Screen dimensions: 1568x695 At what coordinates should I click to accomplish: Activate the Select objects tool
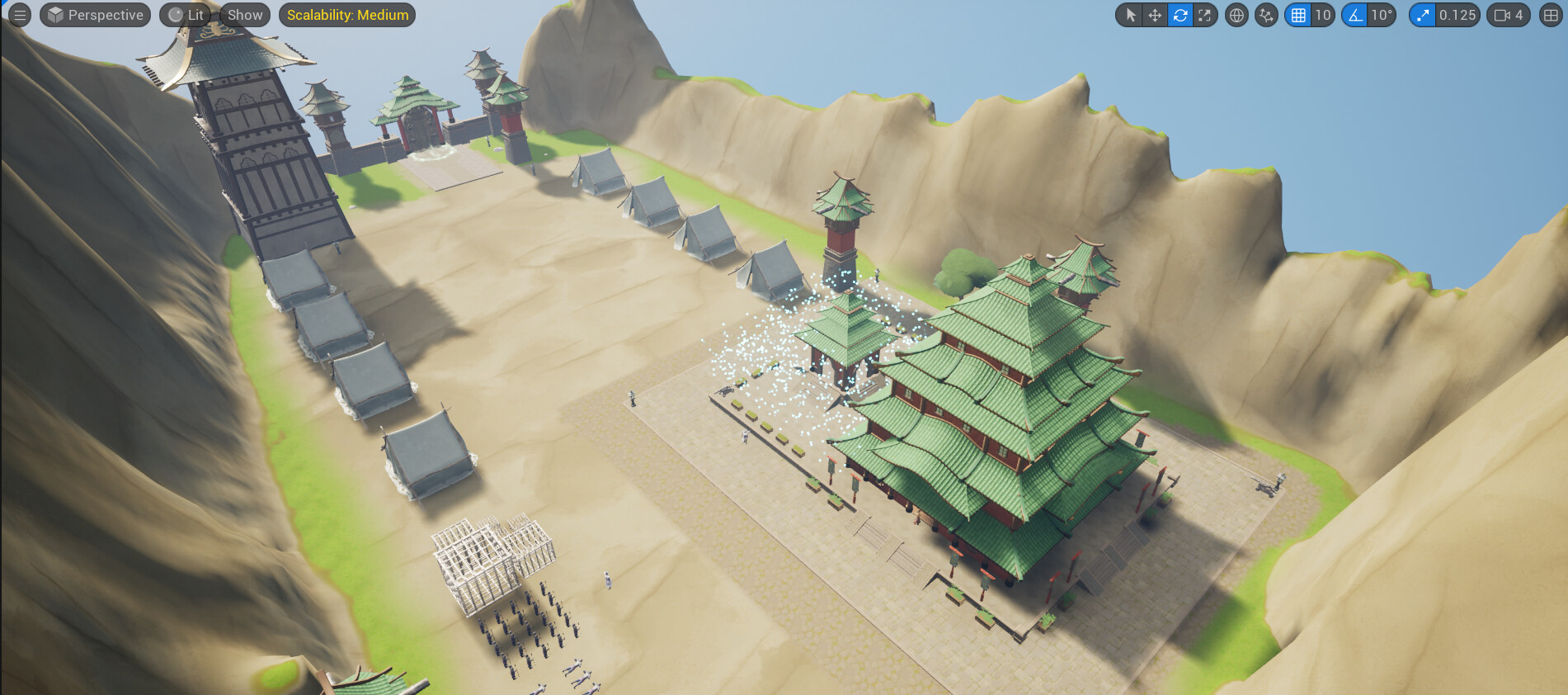click(x=1131, y=15)
